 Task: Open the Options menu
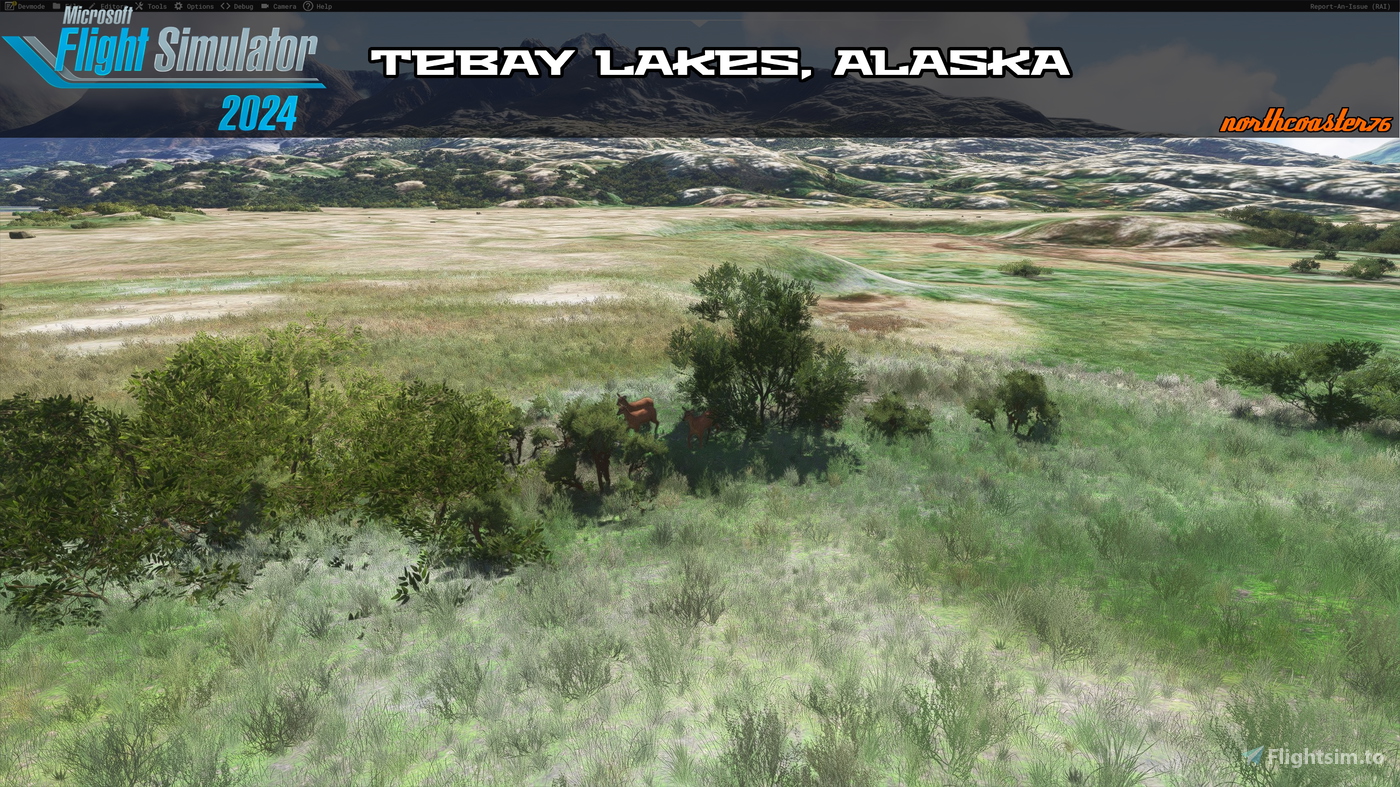(200, 5)
